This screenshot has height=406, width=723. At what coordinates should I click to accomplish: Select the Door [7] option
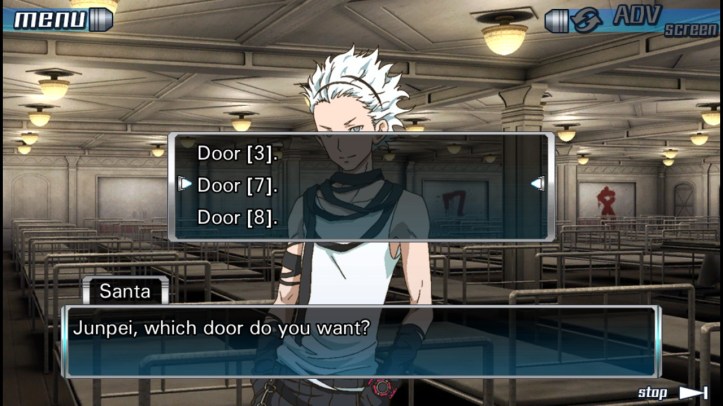(237, 185)
